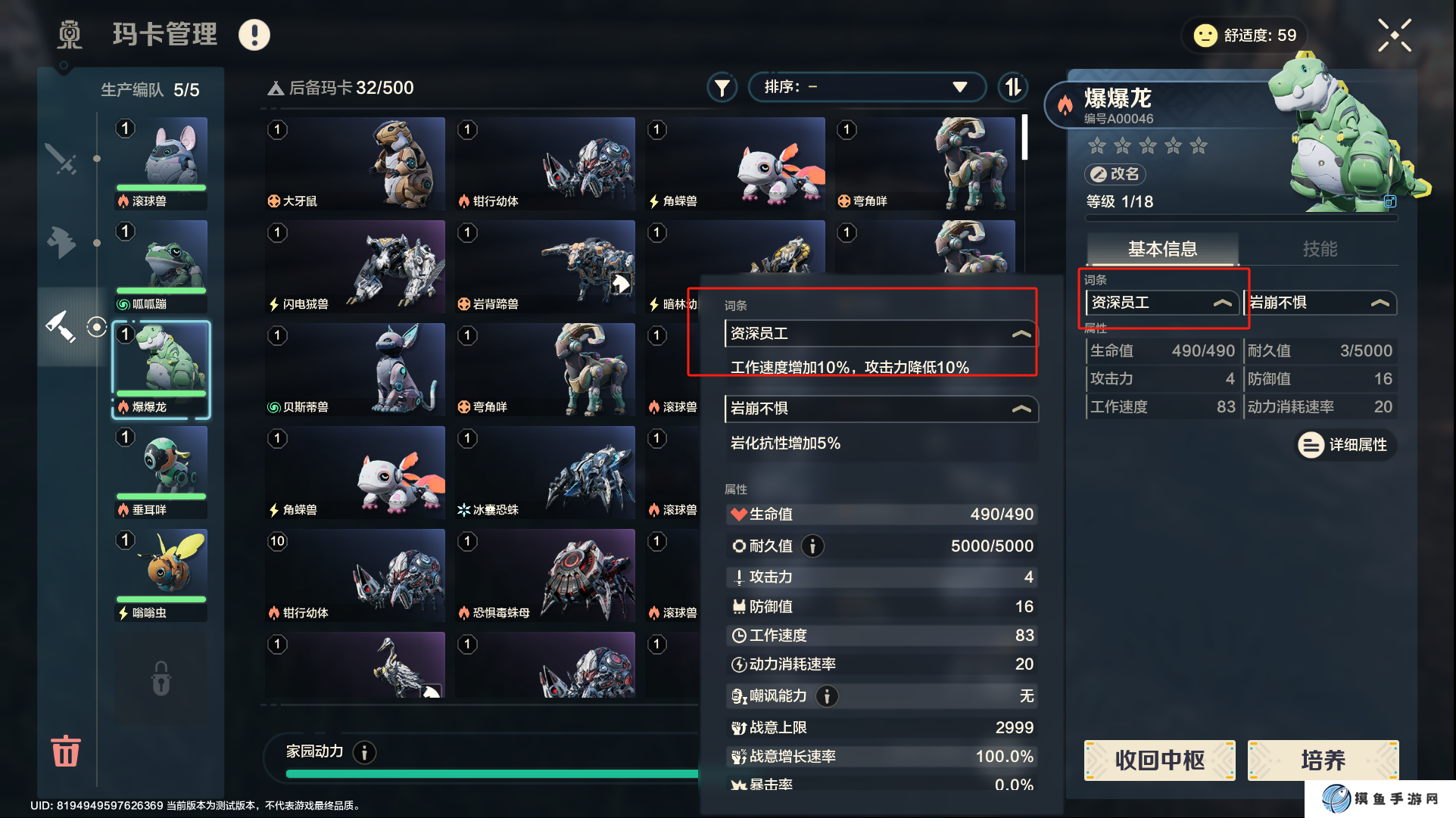Choose the 闪电狨兽 reserve card

tap(354, 266)
